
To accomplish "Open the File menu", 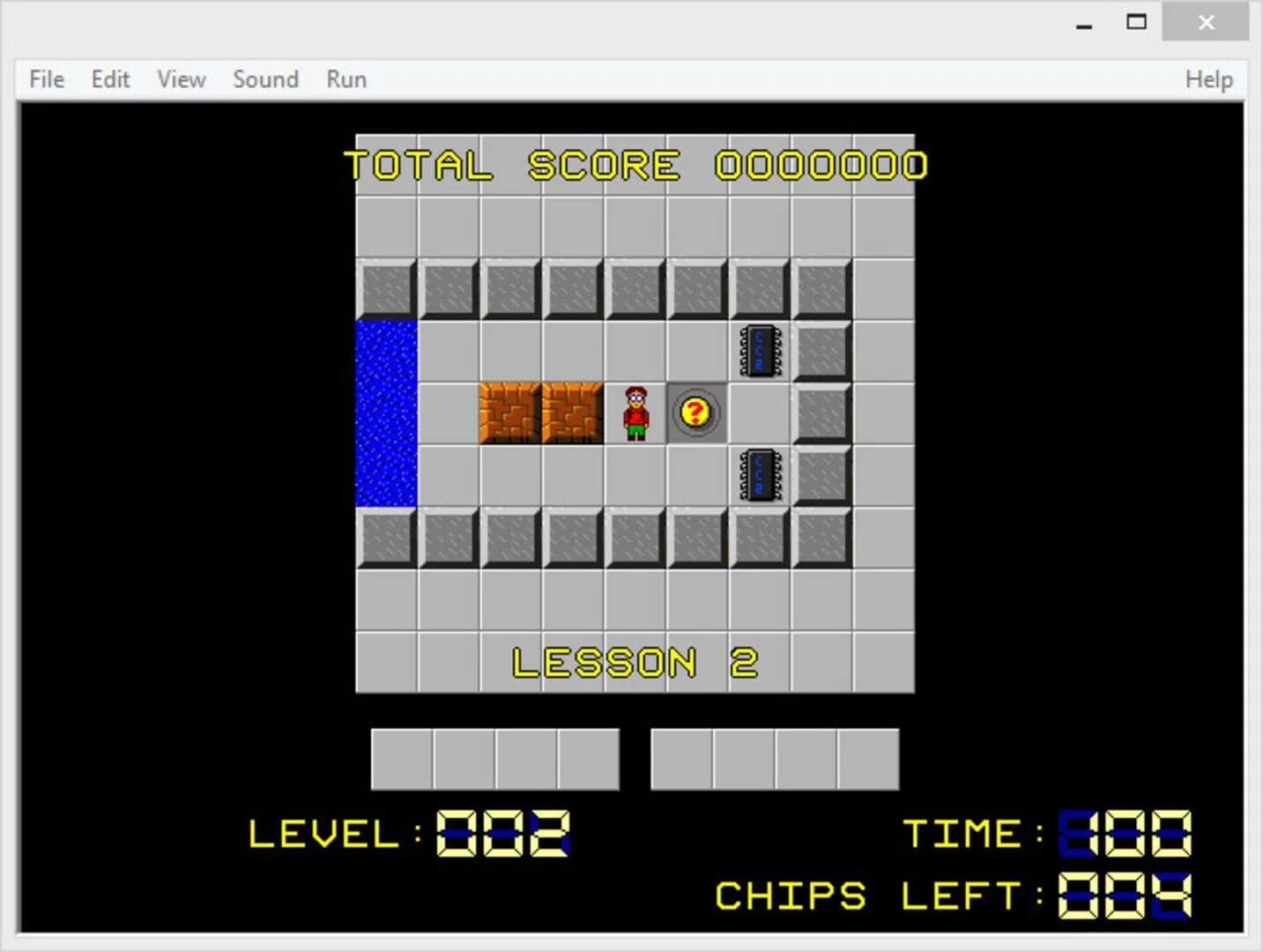I will tap(45, 79).
